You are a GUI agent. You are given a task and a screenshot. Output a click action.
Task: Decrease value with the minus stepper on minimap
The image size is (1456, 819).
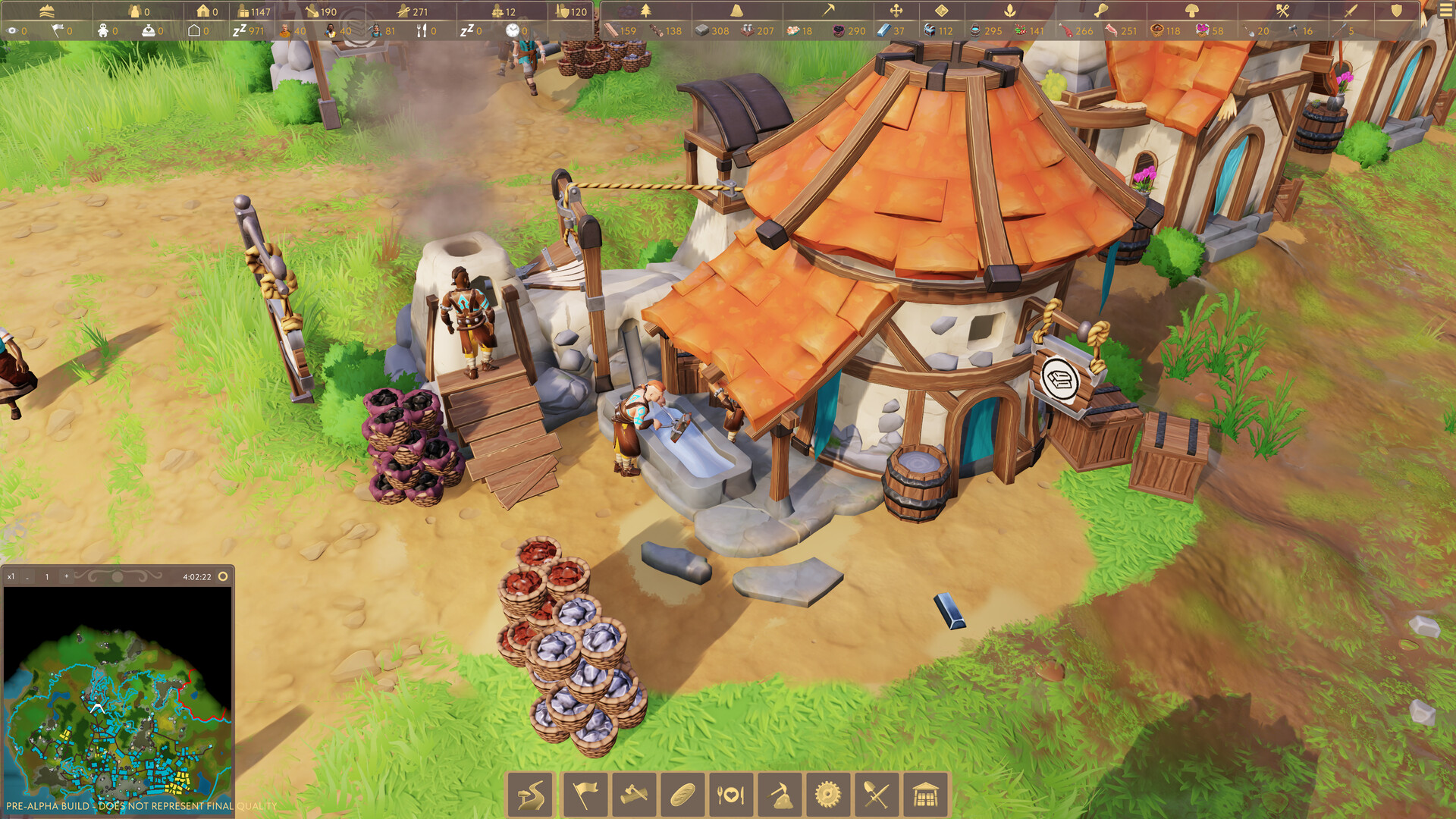click(x=28, y=576)
